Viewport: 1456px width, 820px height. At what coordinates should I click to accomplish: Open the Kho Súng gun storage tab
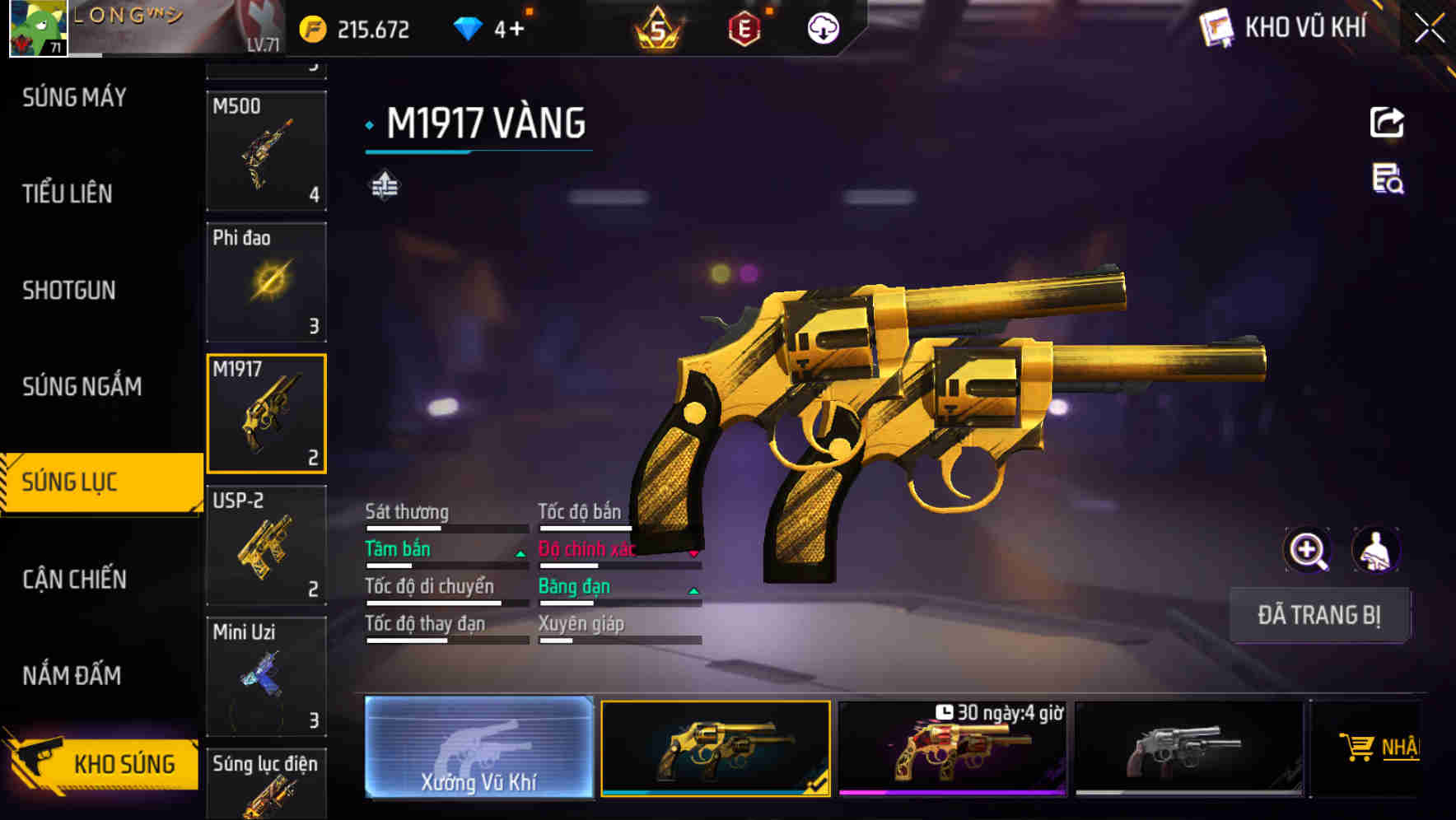[x=103, y=762]
